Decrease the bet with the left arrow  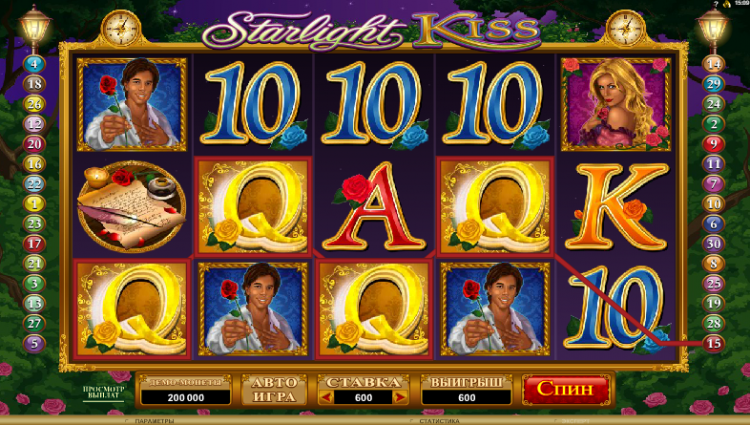click(x=326, y=397)
